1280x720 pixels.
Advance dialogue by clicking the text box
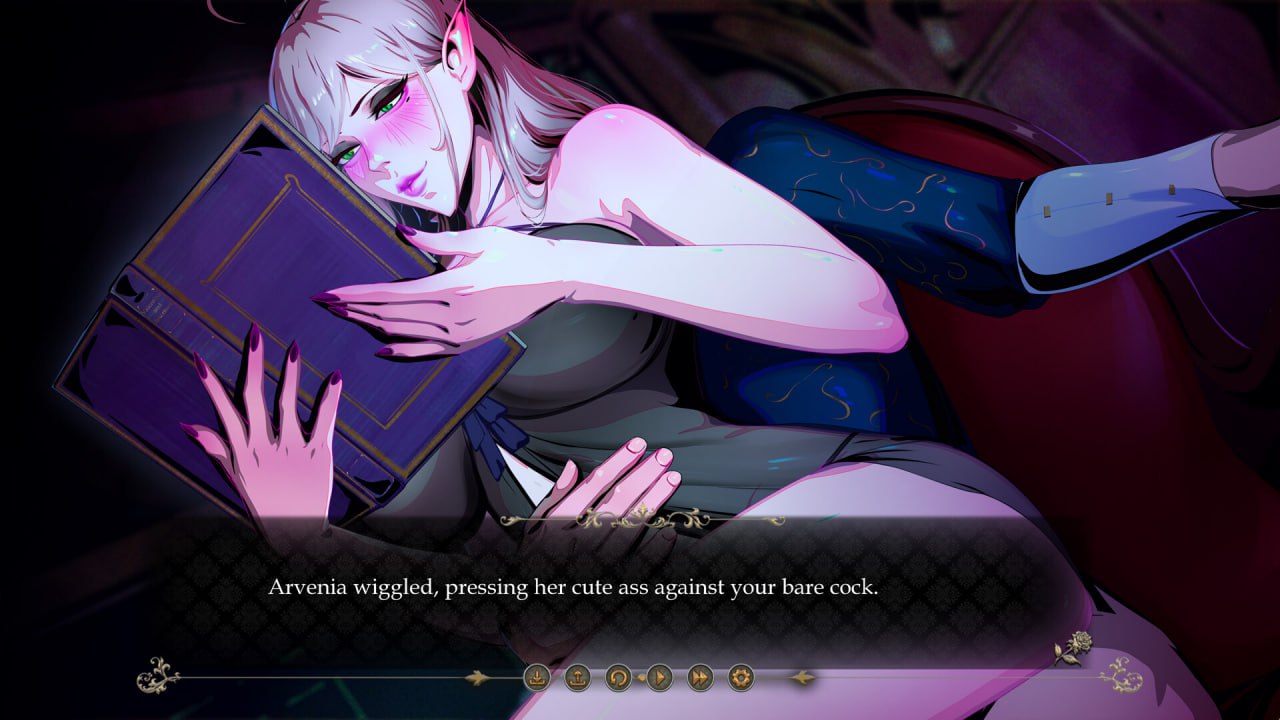point(640,600)
